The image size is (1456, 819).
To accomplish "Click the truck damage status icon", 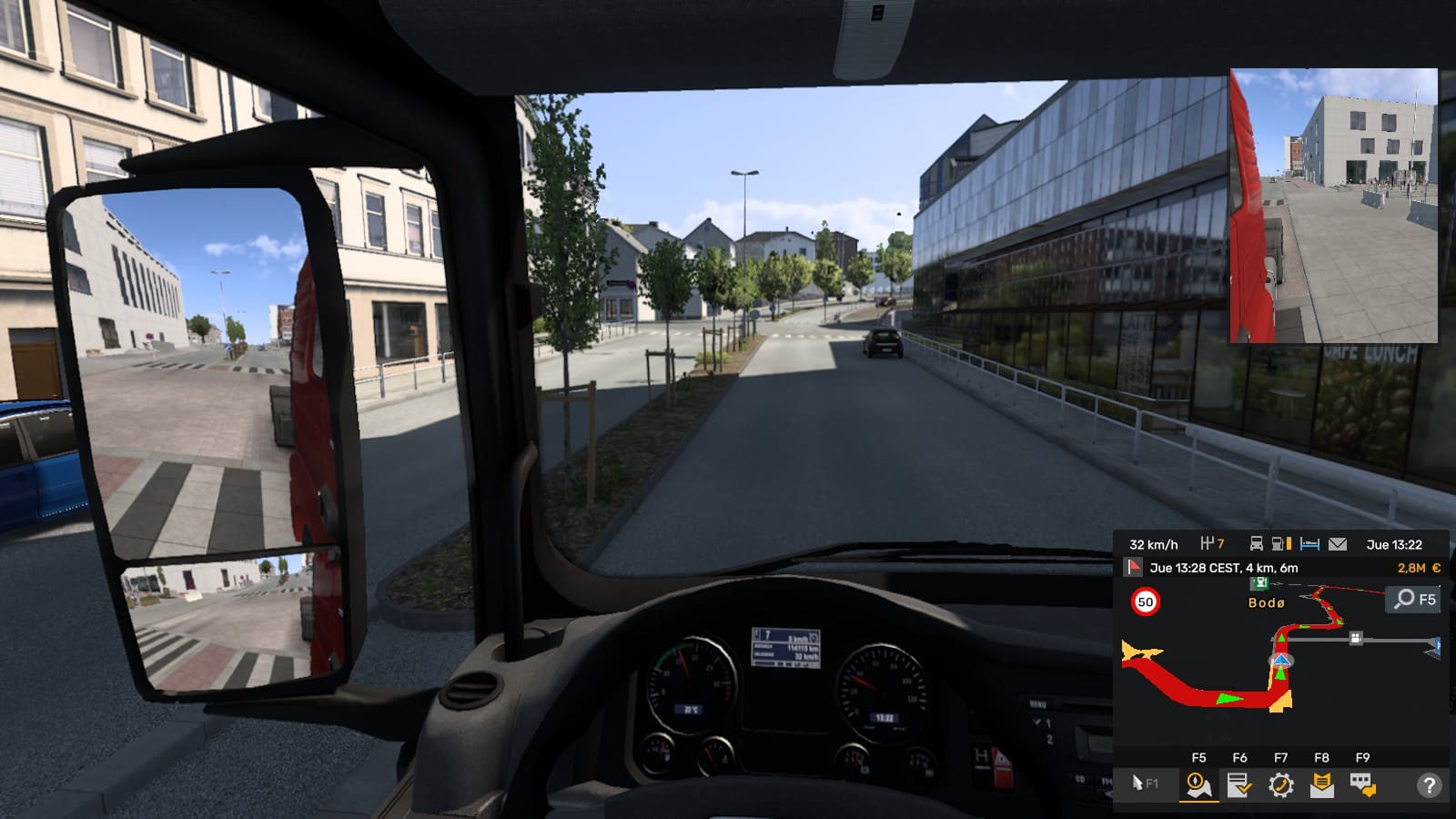I will [1256, 544].
